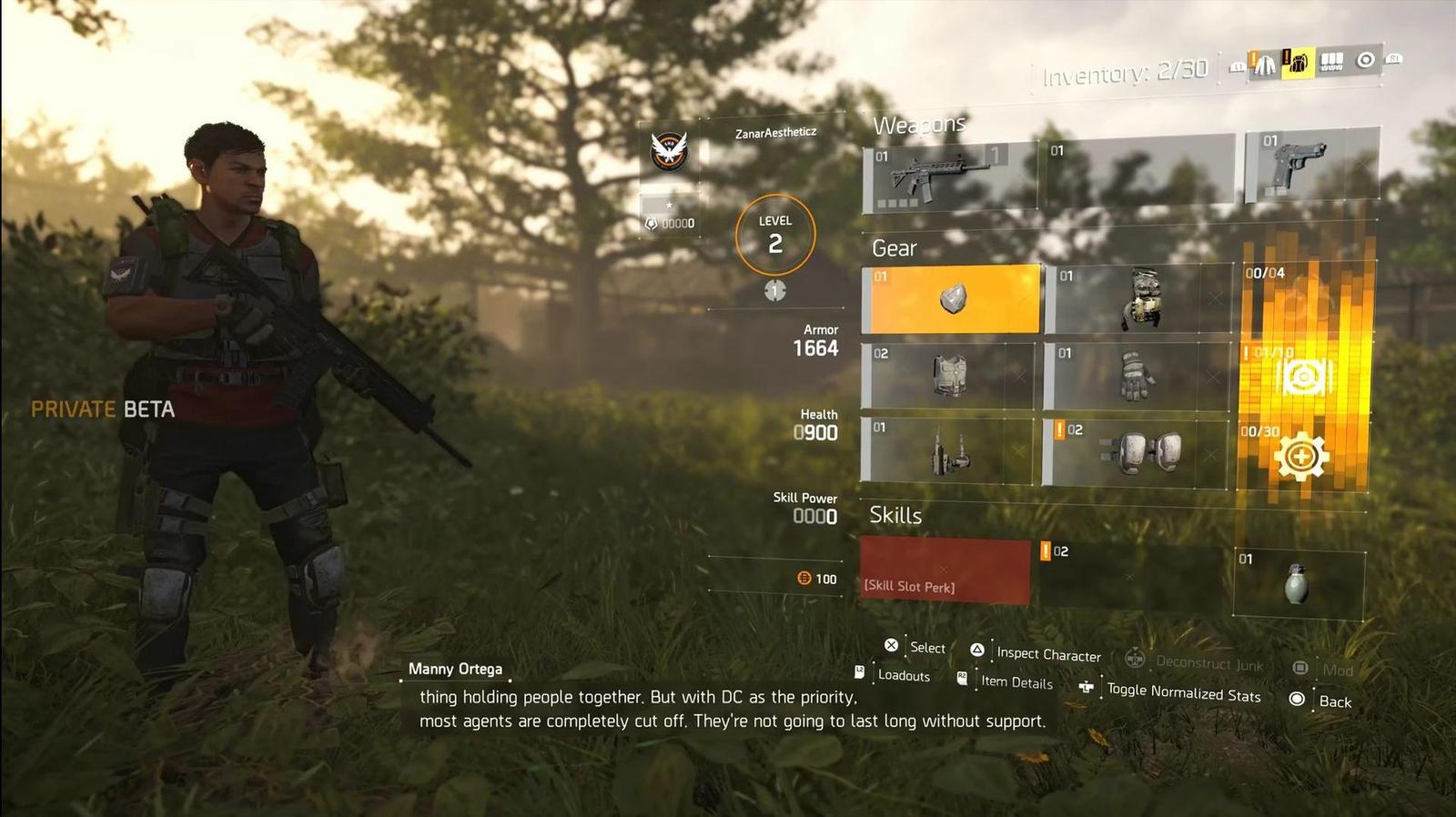The height and width of the screenshot is (817, 1456).
Task: Switch to the yellow backpack inventory tab
Action: coord(1298,63)
